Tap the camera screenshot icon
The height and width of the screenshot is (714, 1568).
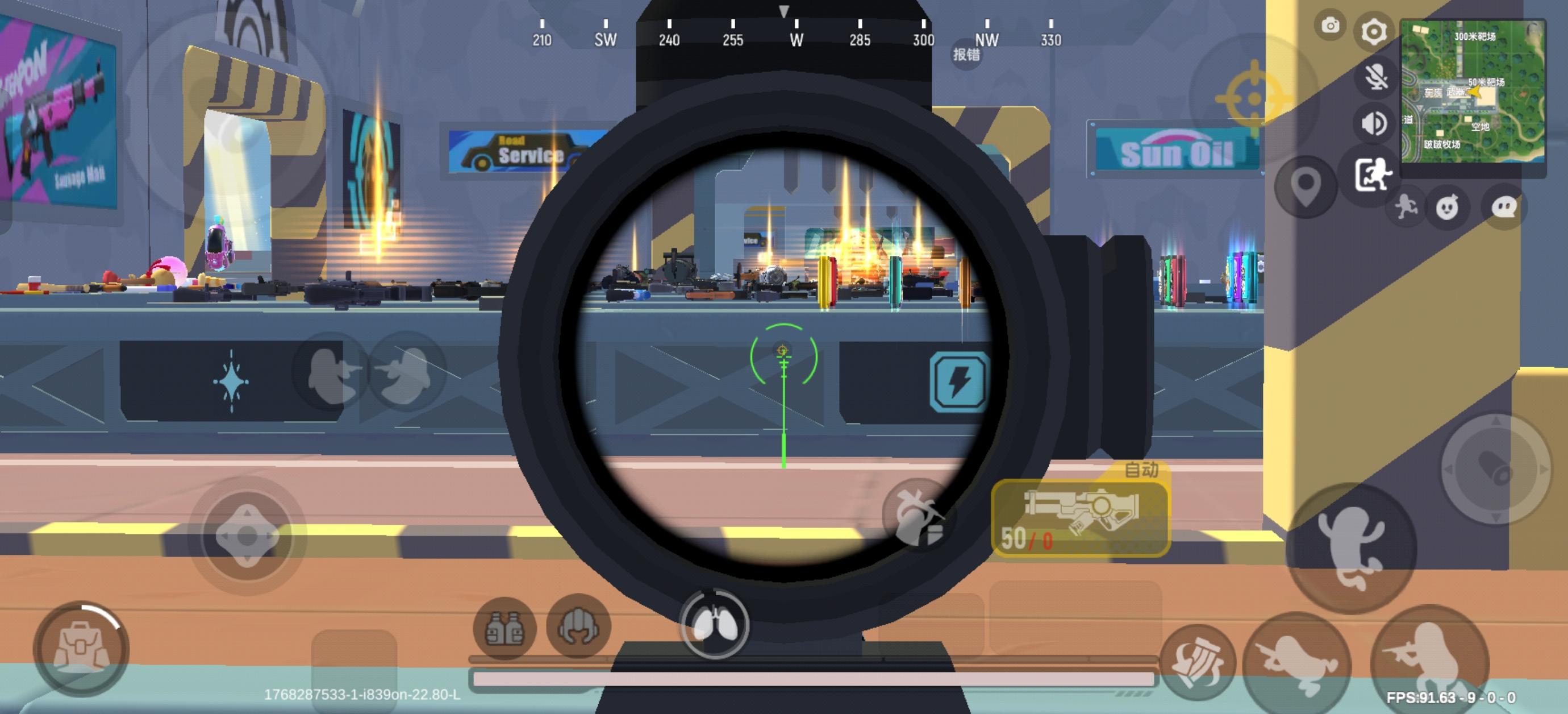[x=1331, y=26]
